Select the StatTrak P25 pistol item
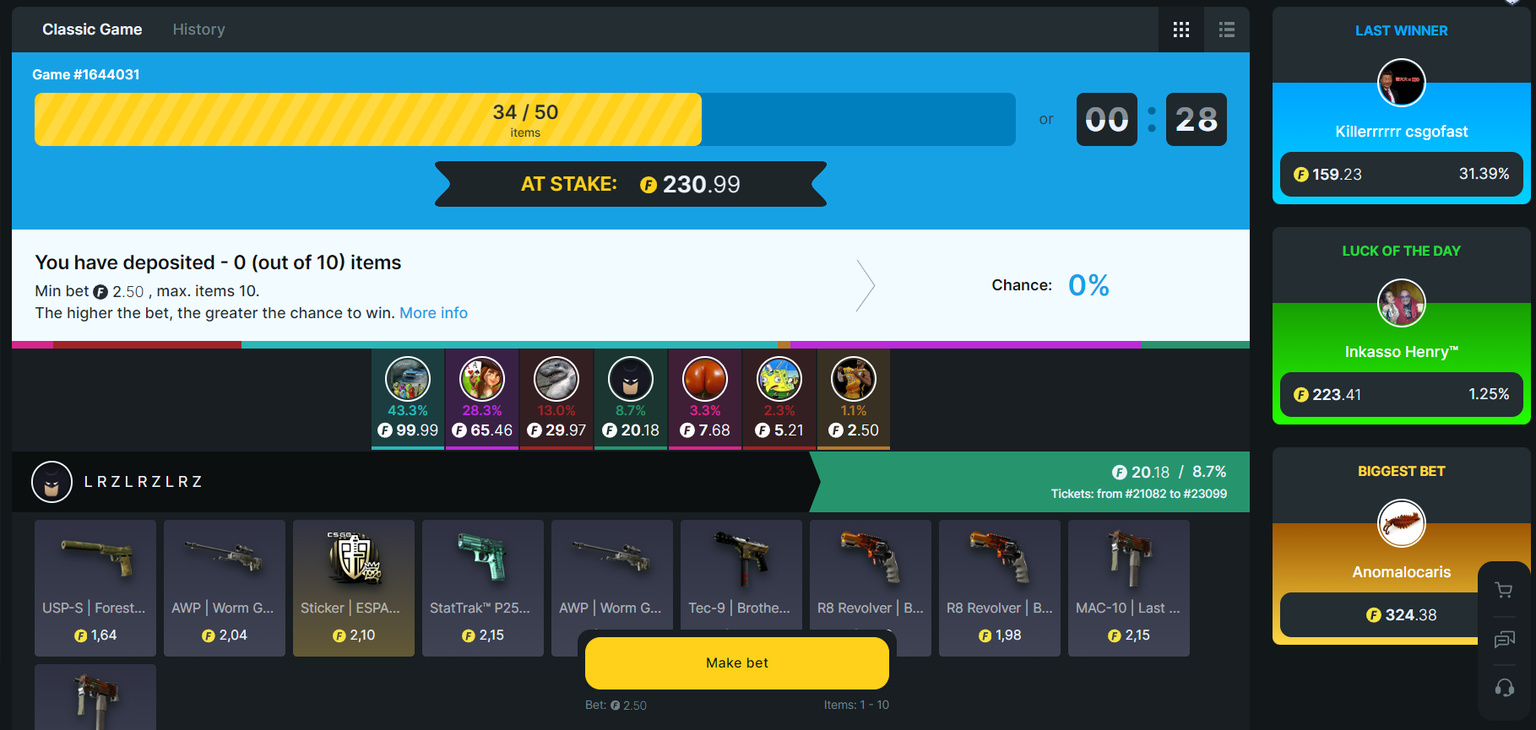The image size is (1536, 730). point(483,588)
